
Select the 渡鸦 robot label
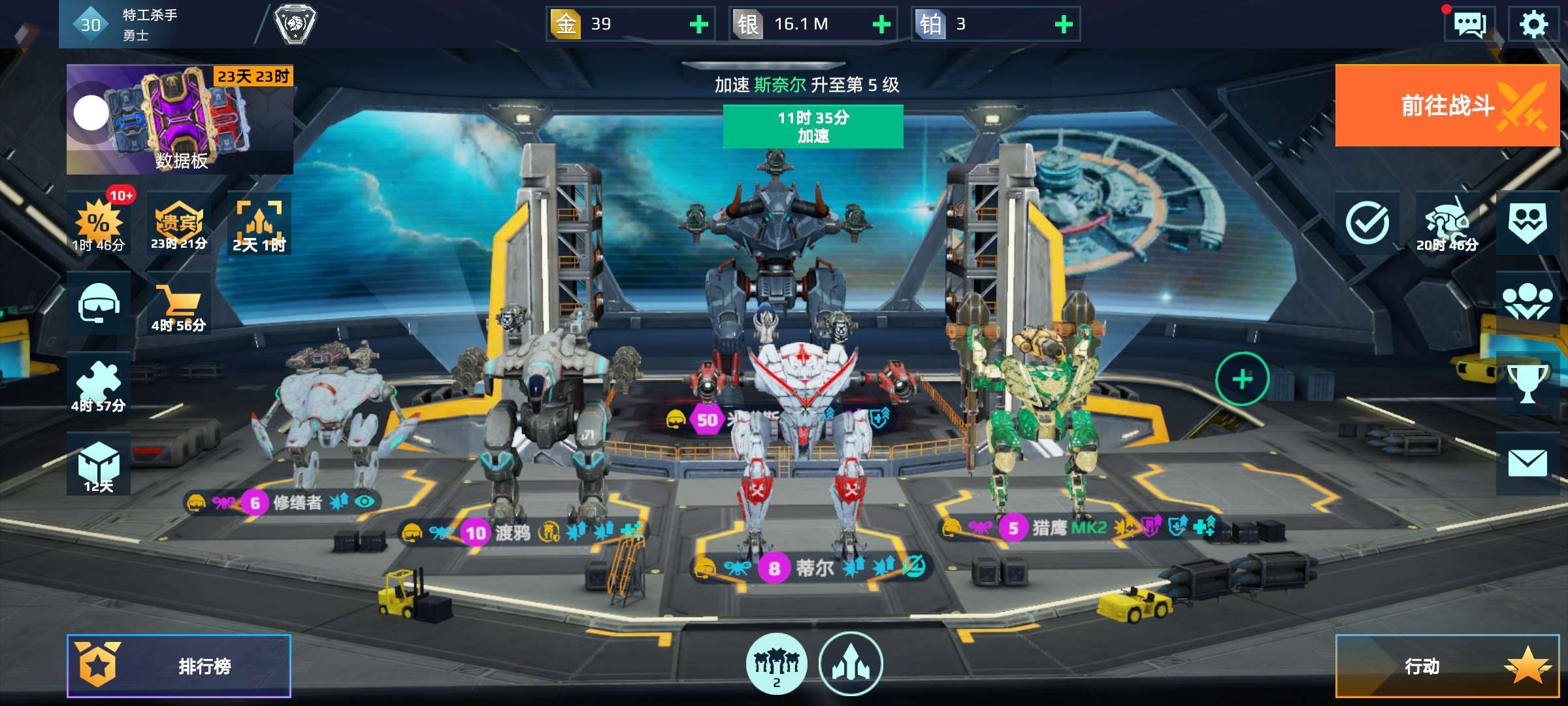pyautogui.click(x=513, y=533)
